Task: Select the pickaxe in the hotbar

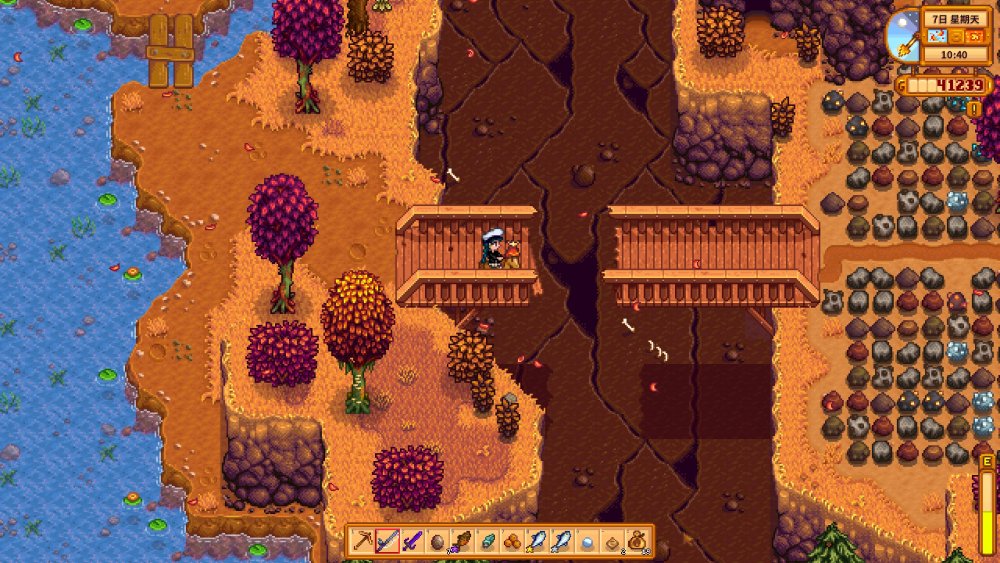Action: [x=363, y=541]
